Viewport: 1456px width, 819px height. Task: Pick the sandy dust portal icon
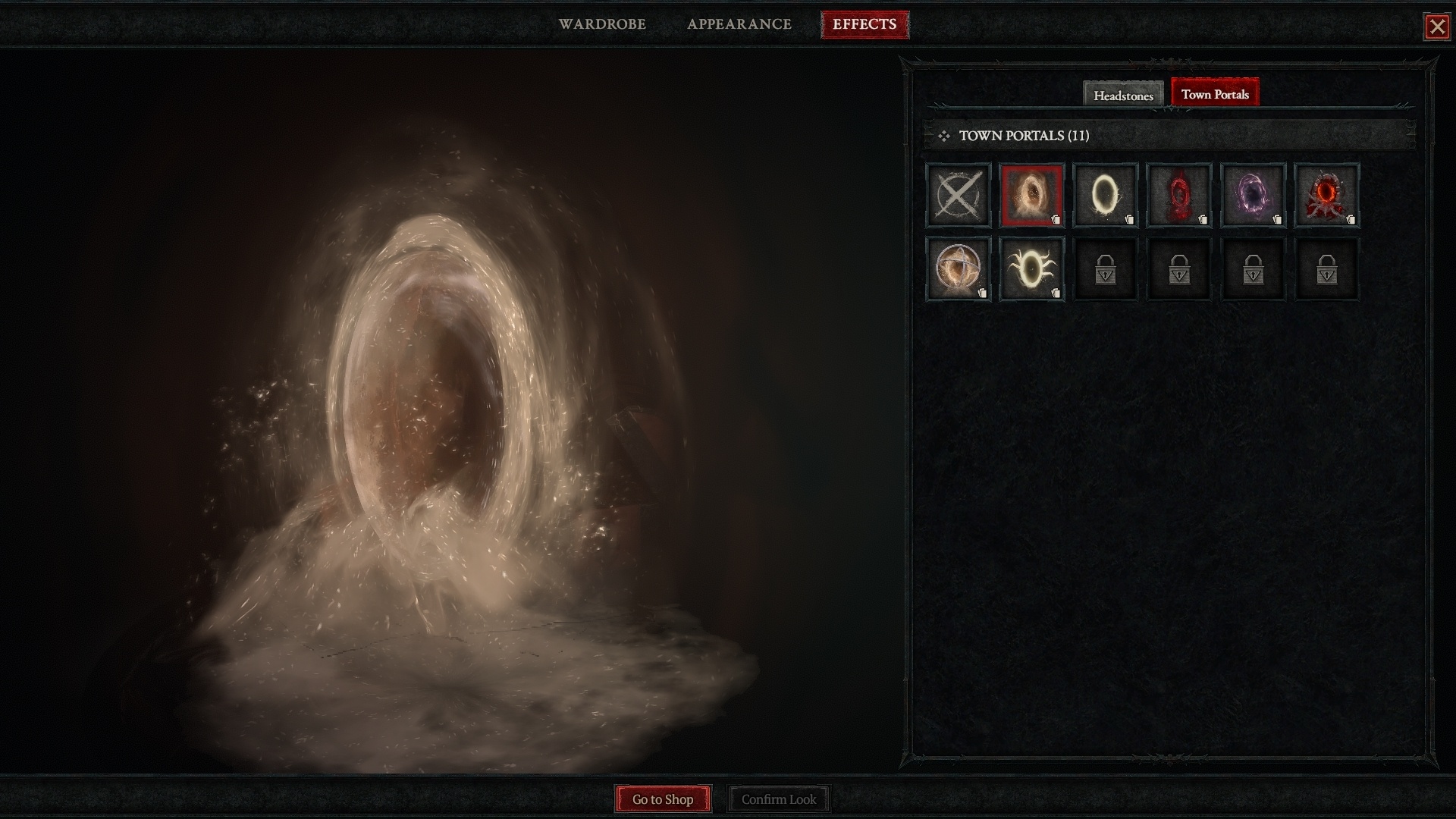(1031, 195)
